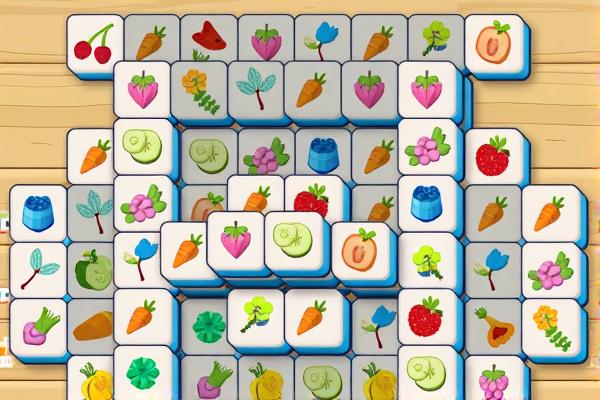The width and height of the screenshot is (600, 400).
Task: Select the red cherries tile
Action: [95, 44]
